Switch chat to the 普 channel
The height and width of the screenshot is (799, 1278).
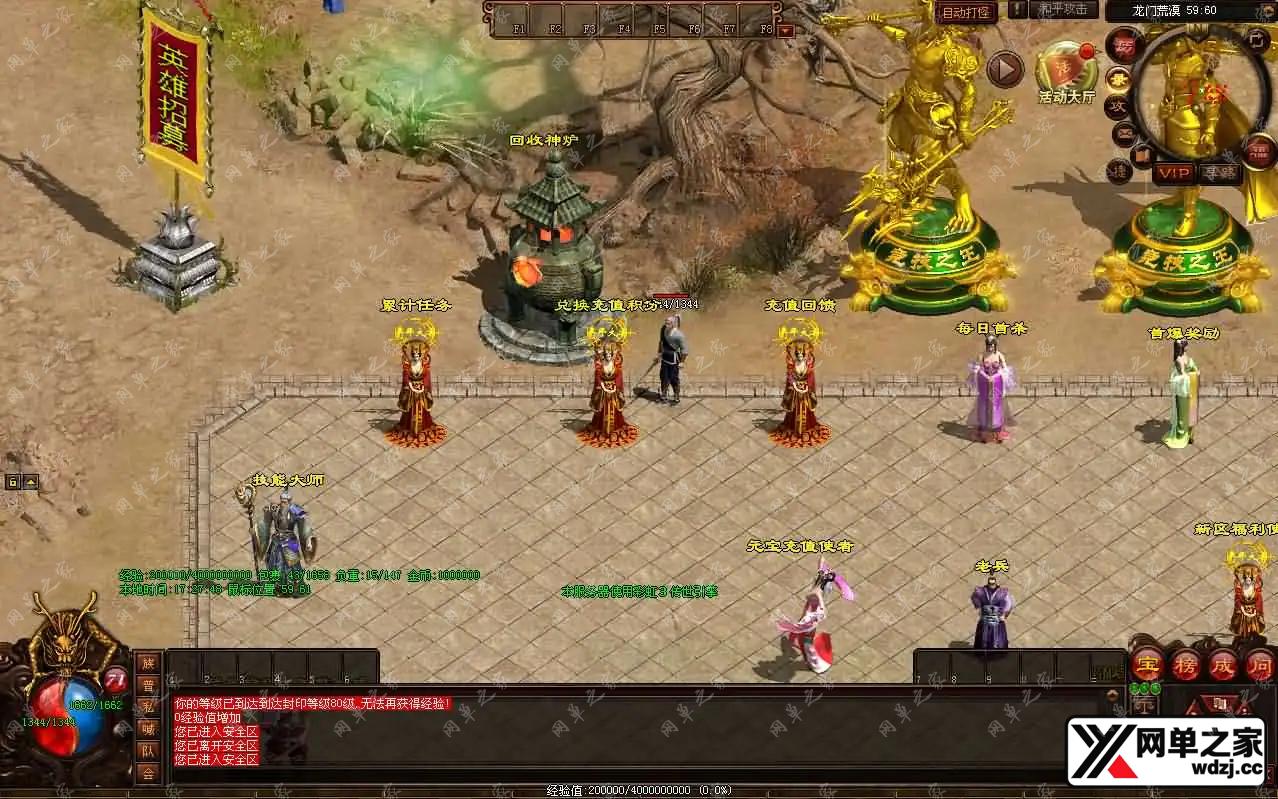point(148,685)
